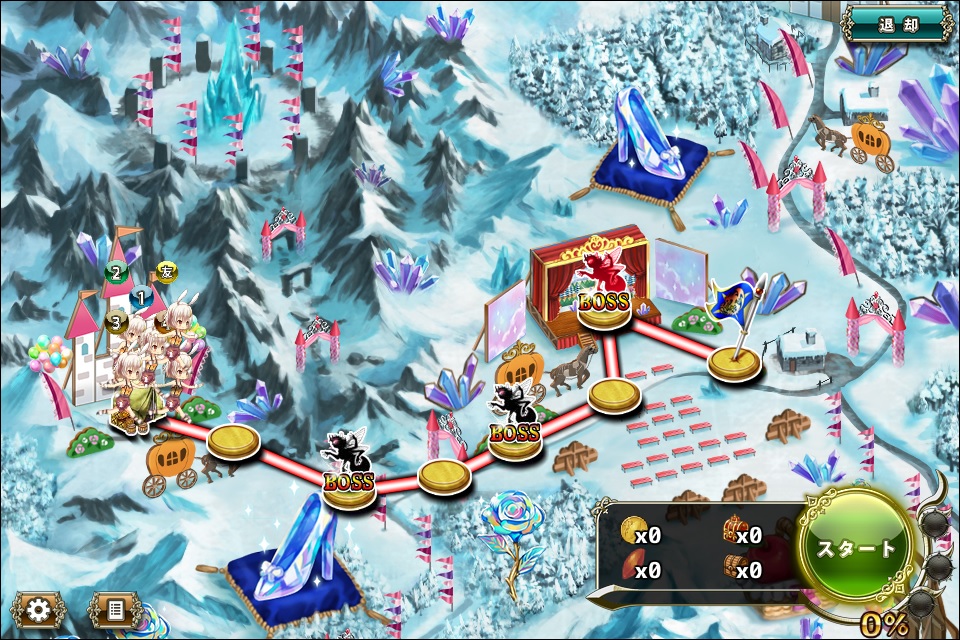
Task: Open the gear settings menu
Action: pos(39,609)
